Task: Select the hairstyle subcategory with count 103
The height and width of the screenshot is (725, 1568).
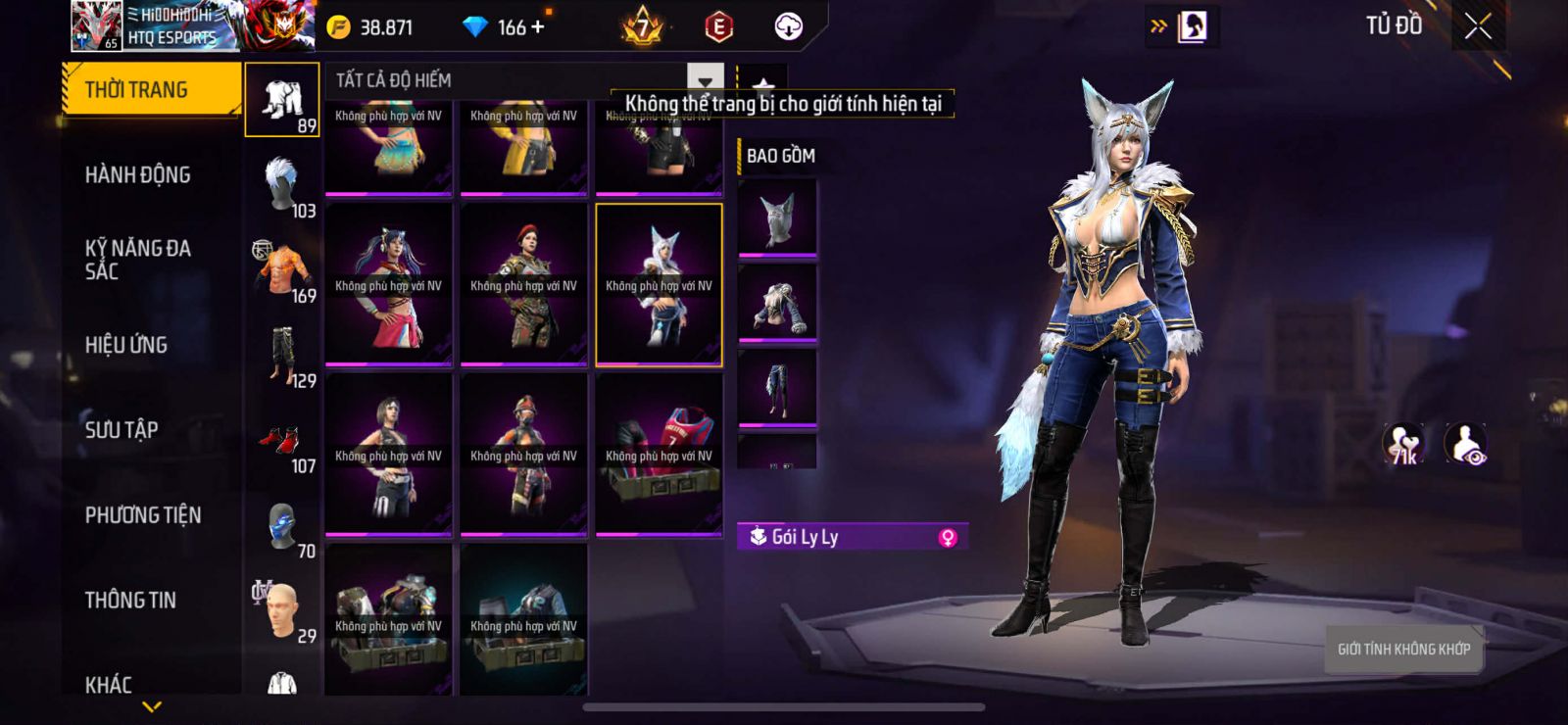Action: [x=282, y=186]
